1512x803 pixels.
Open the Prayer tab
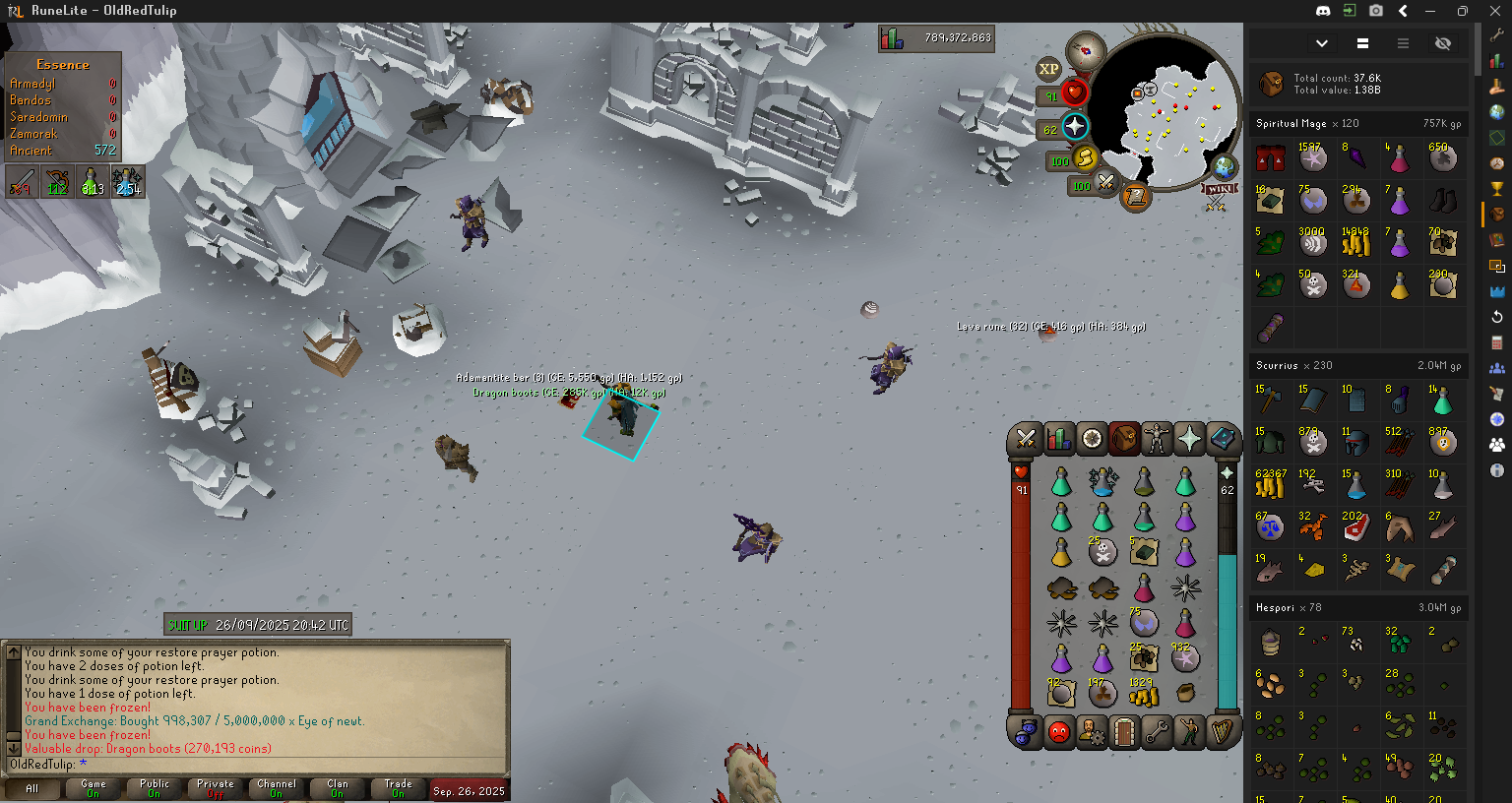coord(1189,439)
